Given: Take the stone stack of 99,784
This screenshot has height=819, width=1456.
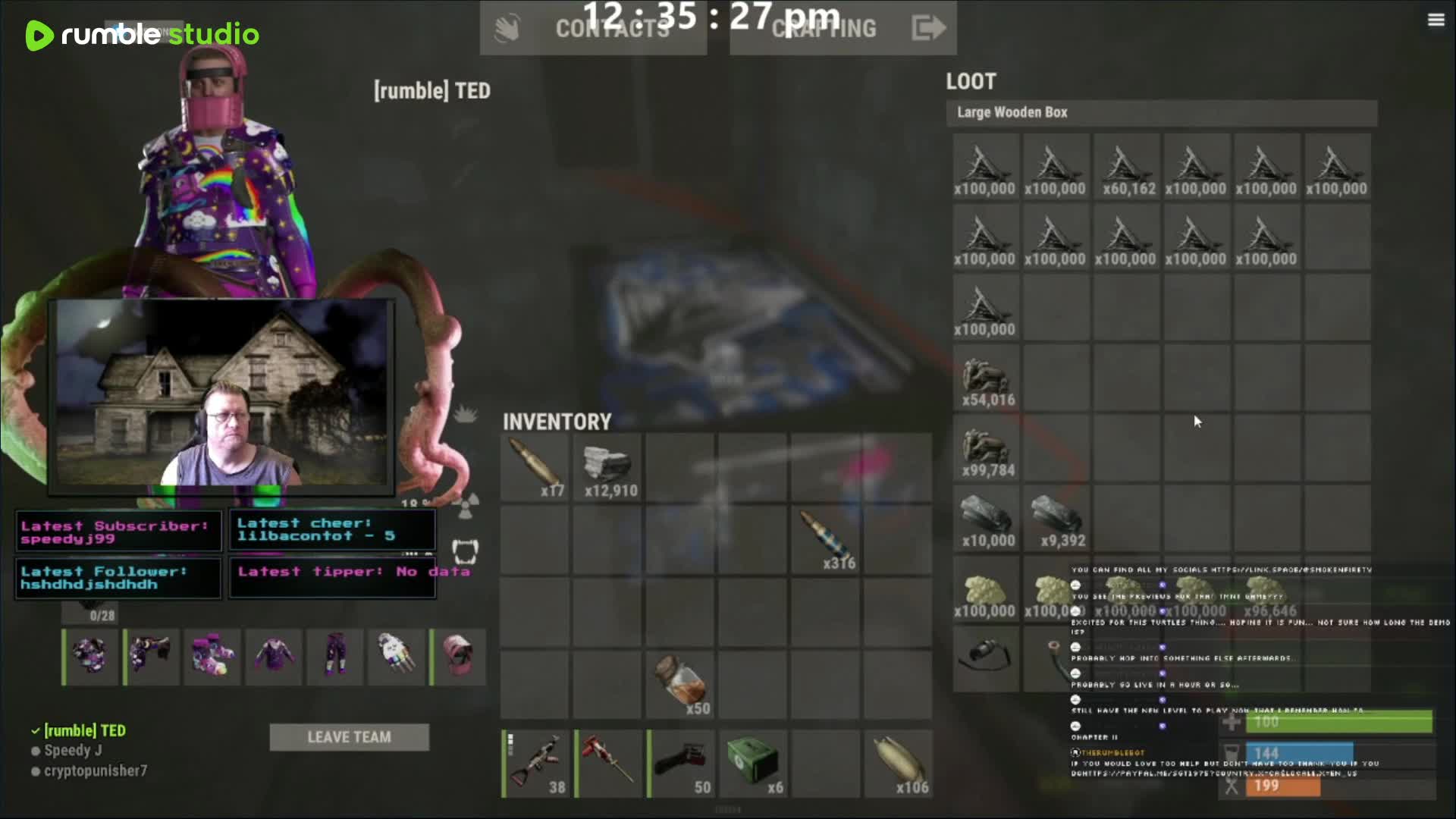Looking at the screenshot, I should [986, 450].
